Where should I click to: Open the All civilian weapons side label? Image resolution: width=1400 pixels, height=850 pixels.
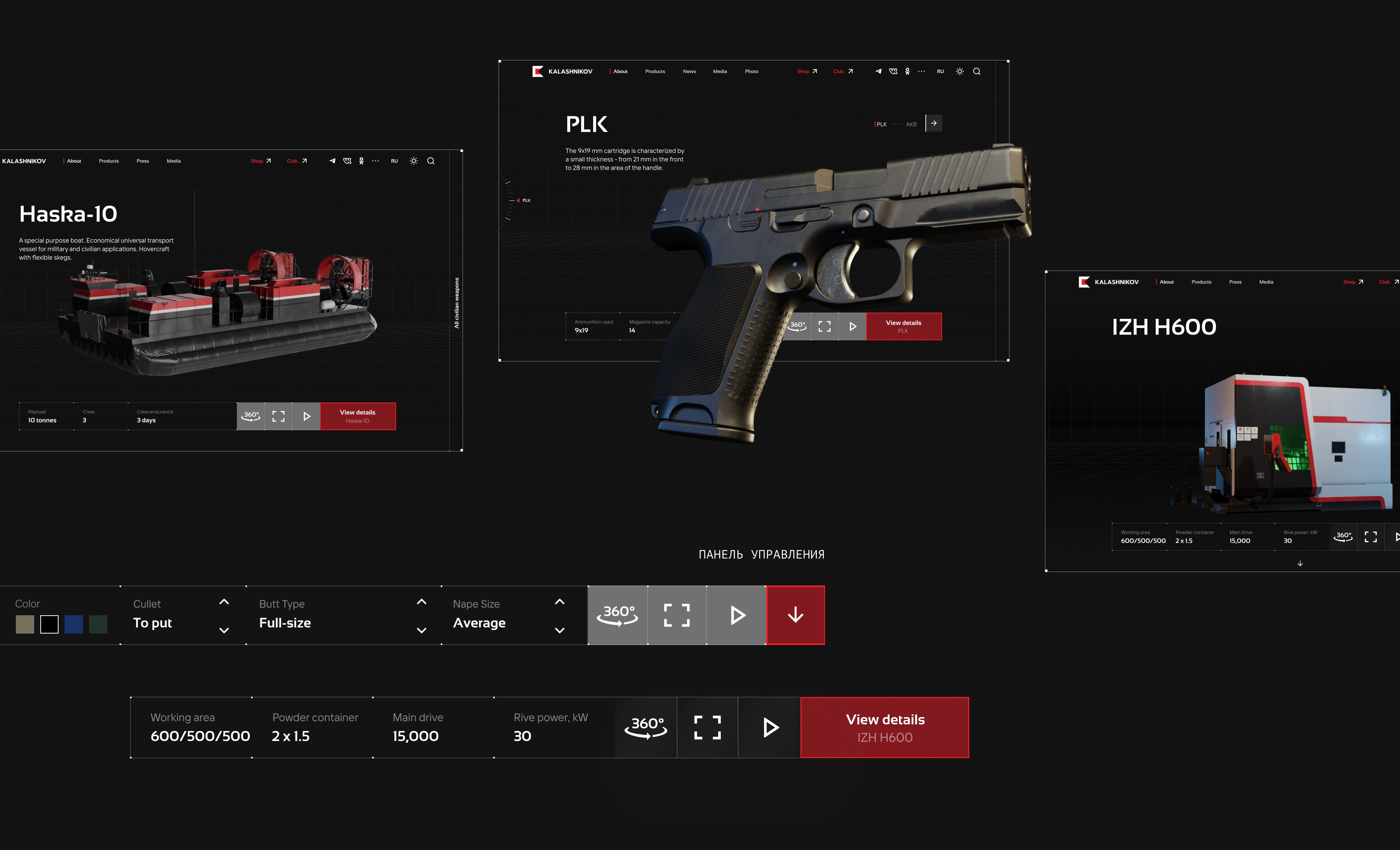456,302
